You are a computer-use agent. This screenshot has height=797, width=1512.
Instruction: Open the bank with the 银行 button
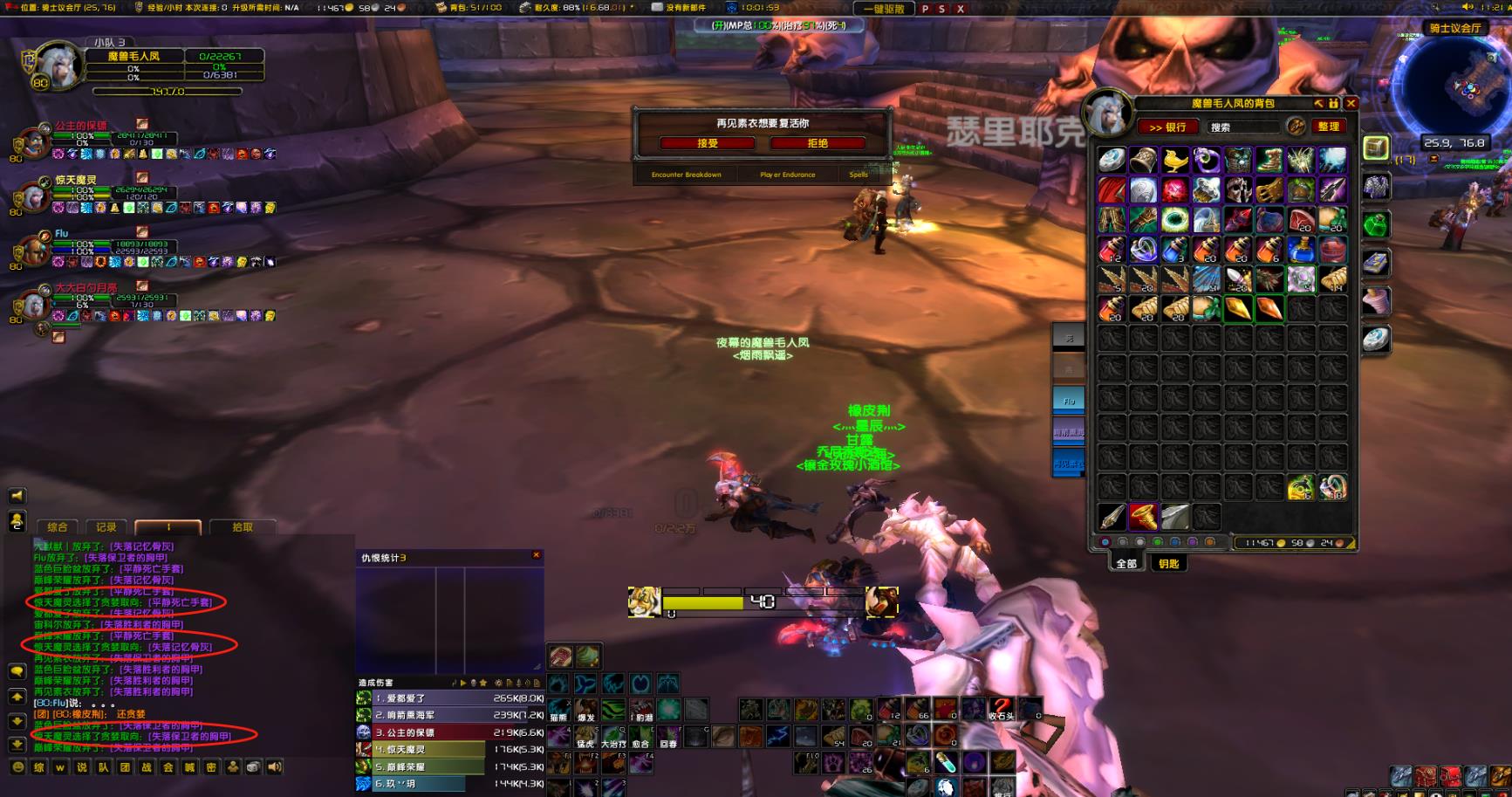point(1167,127)
